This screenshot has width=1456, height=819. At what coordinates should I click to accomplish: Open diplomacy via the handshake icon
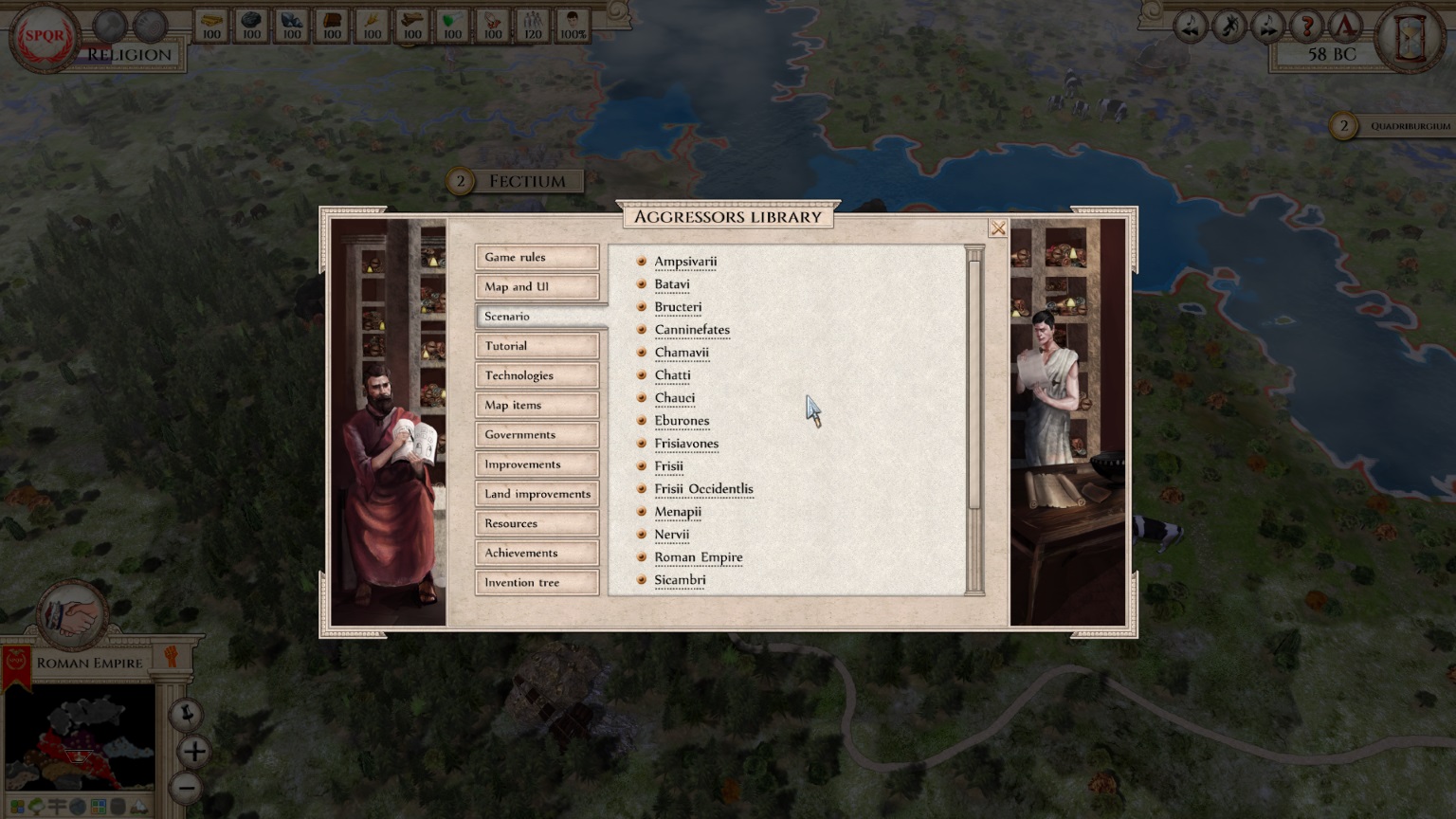72,616
